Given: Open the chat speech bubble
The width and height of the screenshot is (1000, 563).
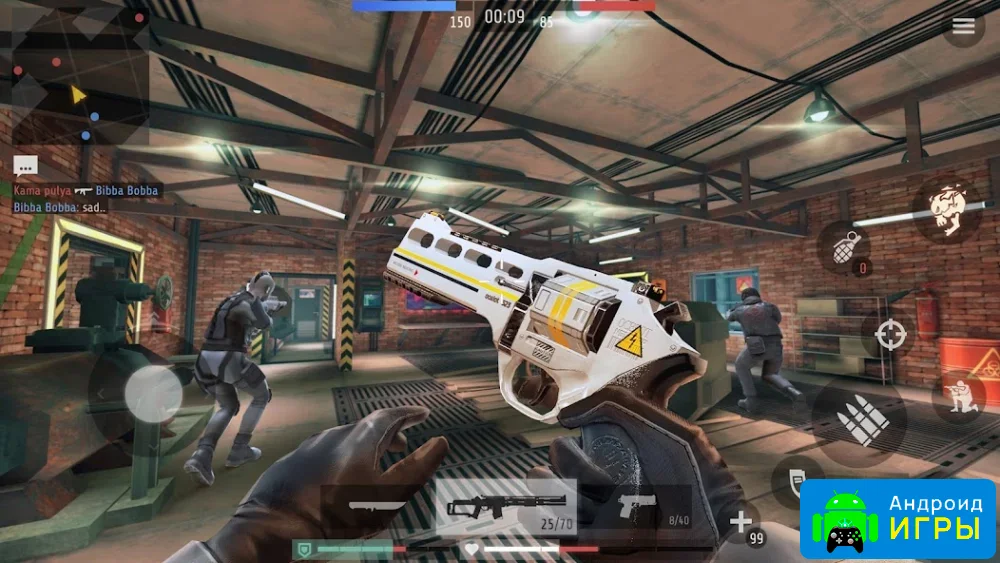Looking at the screenshot, I should point(25,167).
